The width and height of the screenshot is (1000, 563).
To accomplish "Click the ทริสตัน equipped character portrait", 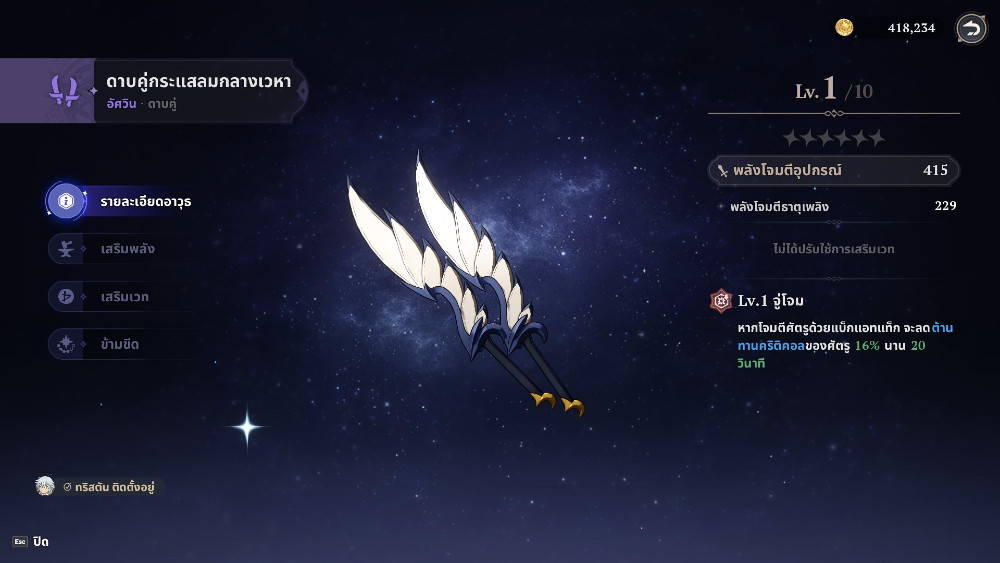I will [x=44, y=487].
